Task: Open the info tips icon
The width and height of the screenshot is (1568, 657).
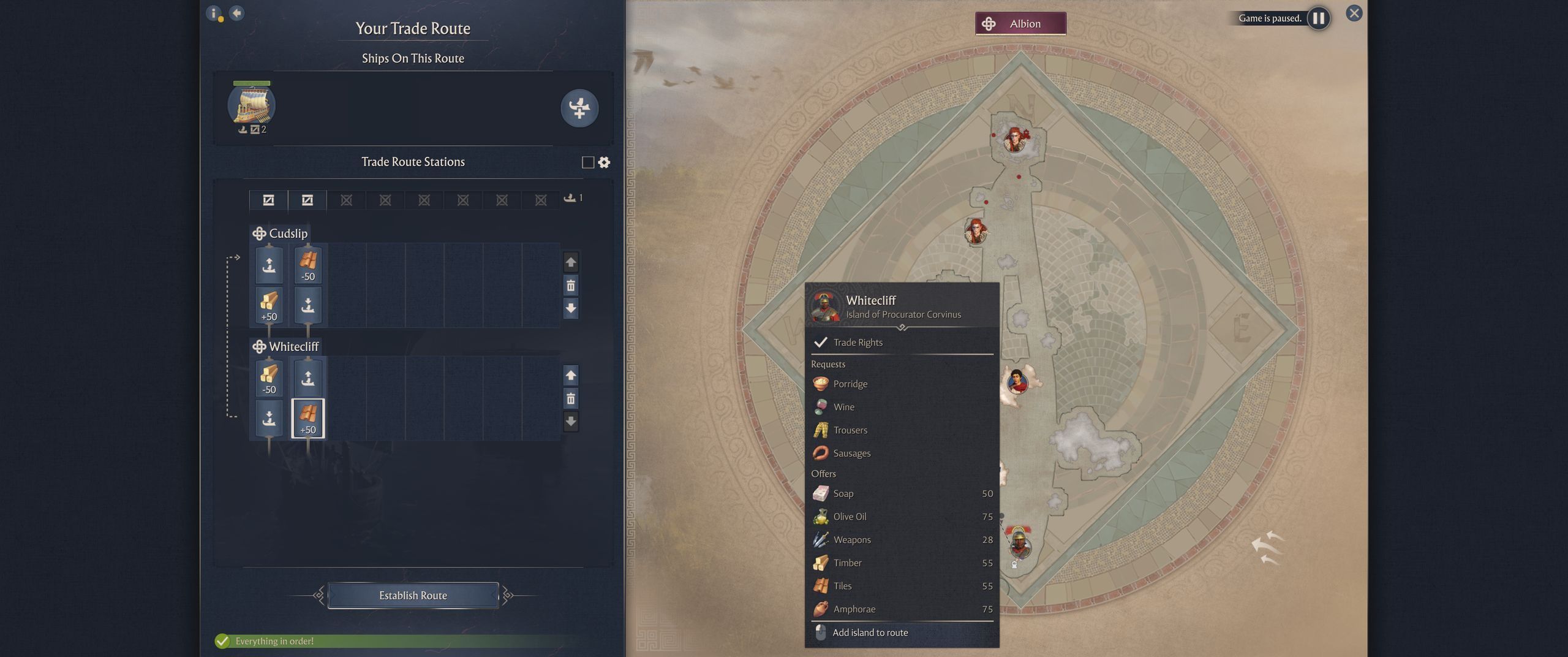Action: pyautogui.click(x=214, y=13)
